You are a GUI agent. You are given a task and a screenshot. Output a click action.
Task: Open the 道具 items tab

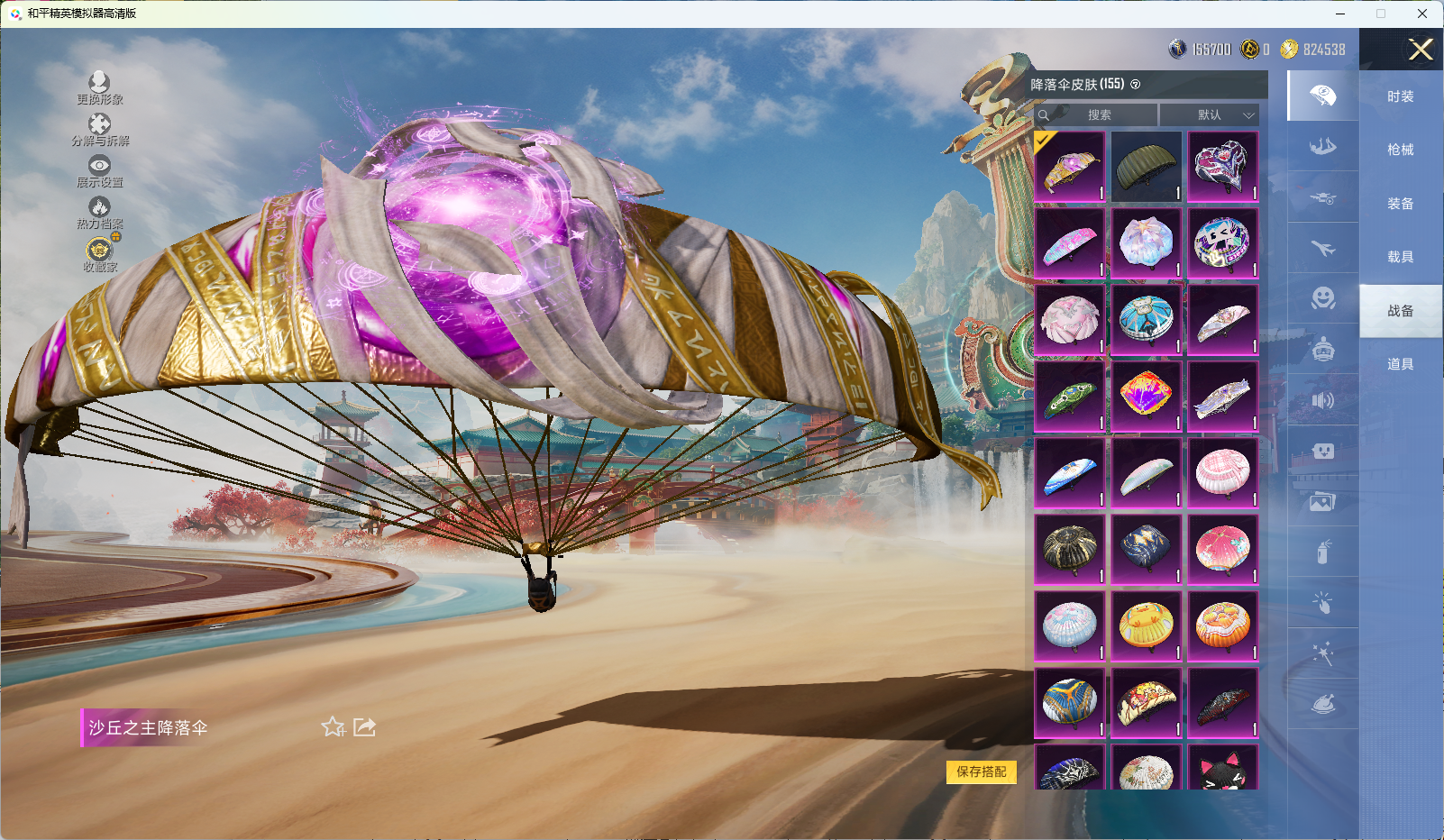[1400, 364]
